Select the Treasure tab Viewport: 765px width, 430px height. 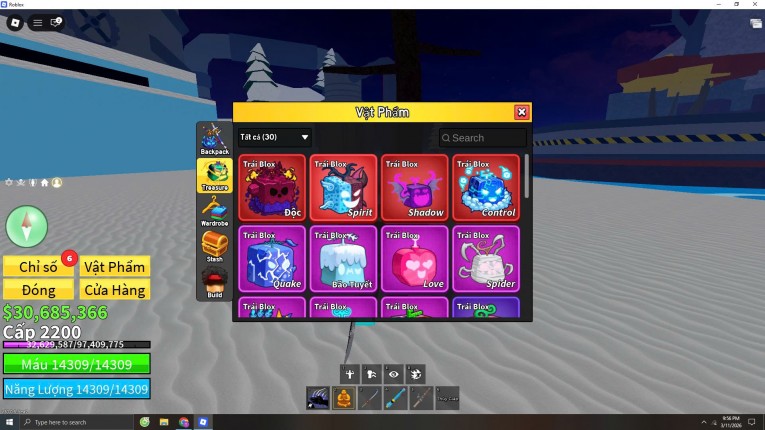click(214, 175)
